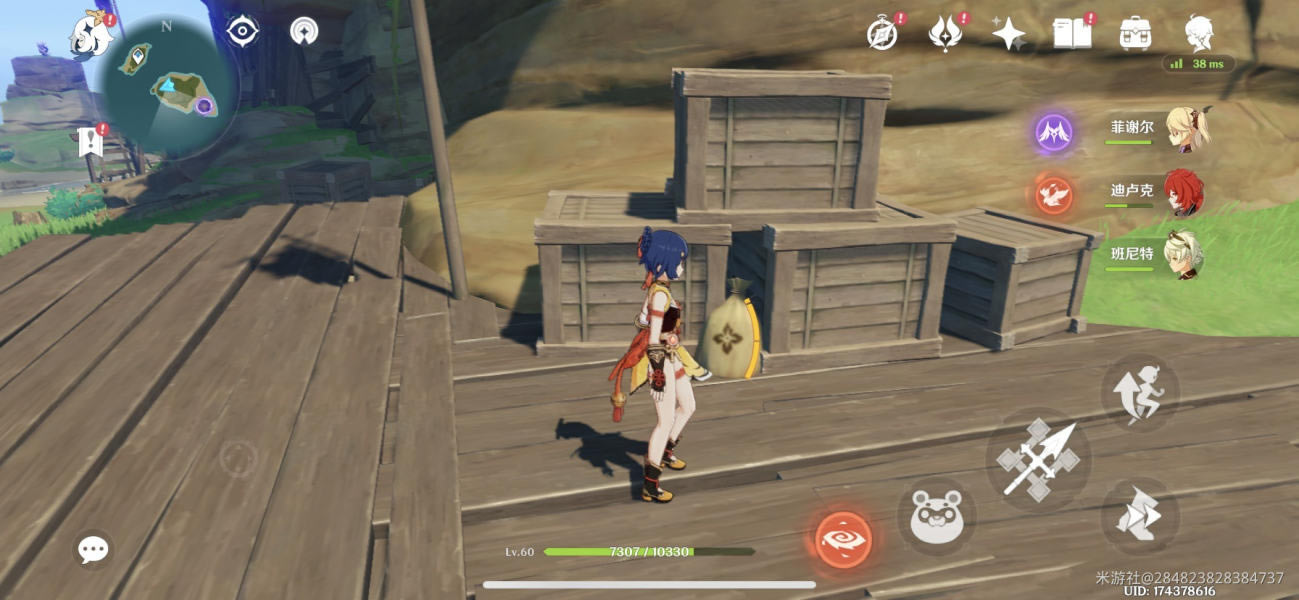Open the compass events icon
The width and height of the screenshot is (1299, 600).
(881, 34)
